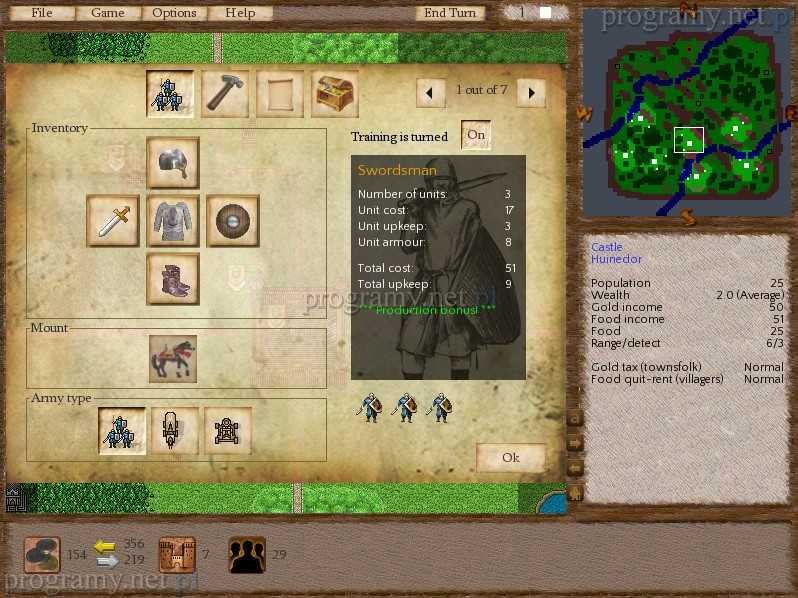
Task: Open the Game menu
Action: 108,13
